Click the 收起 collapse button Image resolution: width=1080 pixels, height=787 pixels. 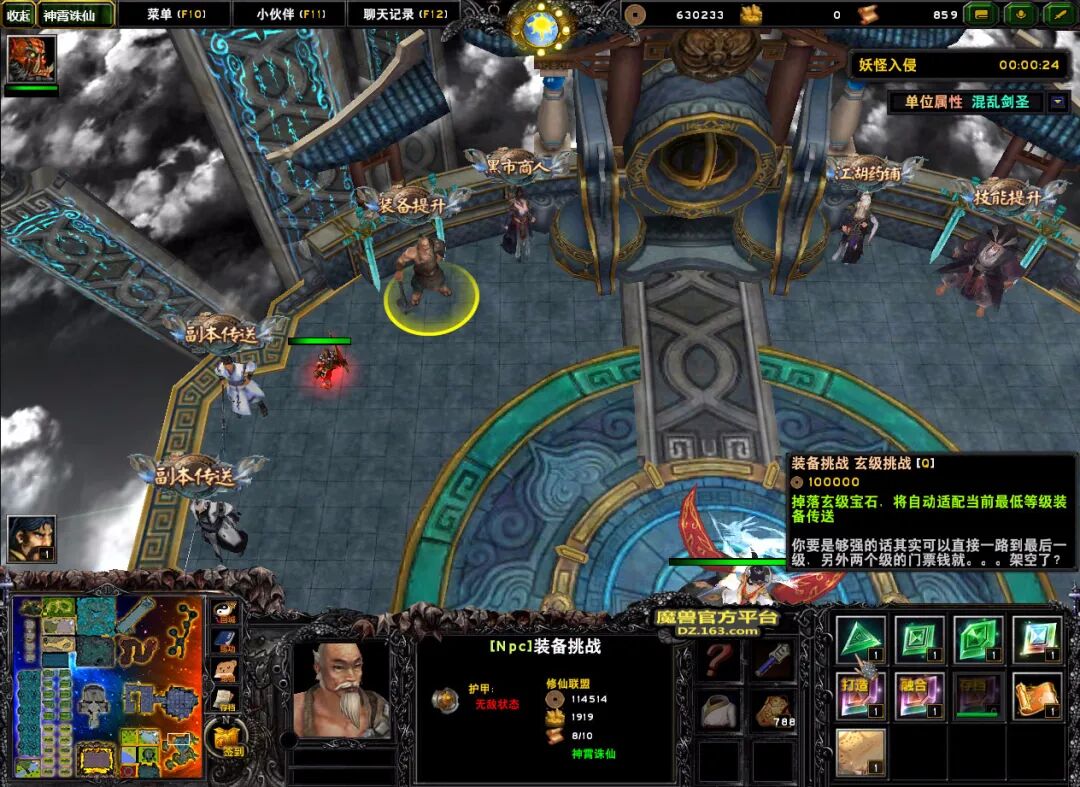tap(19, 15)
